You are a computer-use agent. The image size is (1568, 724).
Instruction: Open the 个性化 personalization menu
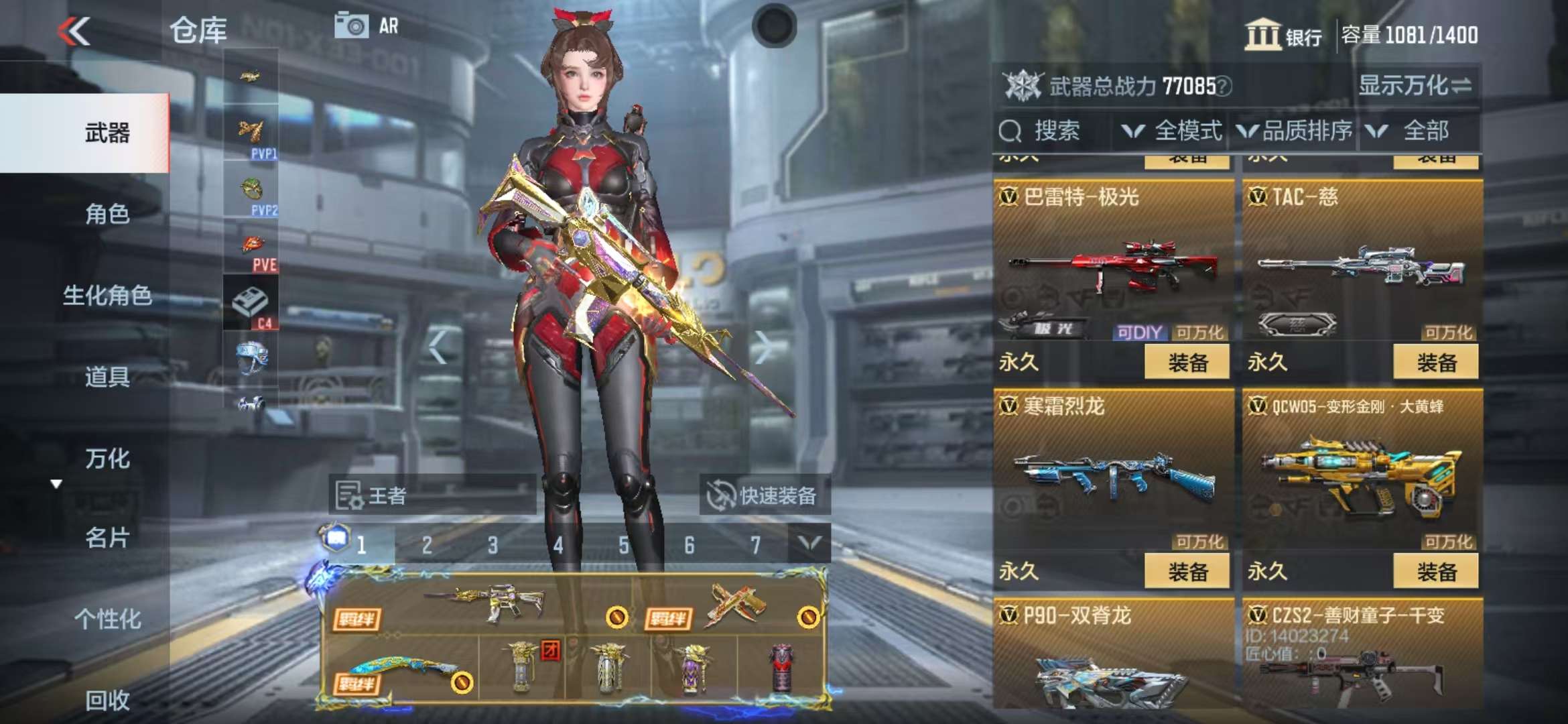coord(107,619)
